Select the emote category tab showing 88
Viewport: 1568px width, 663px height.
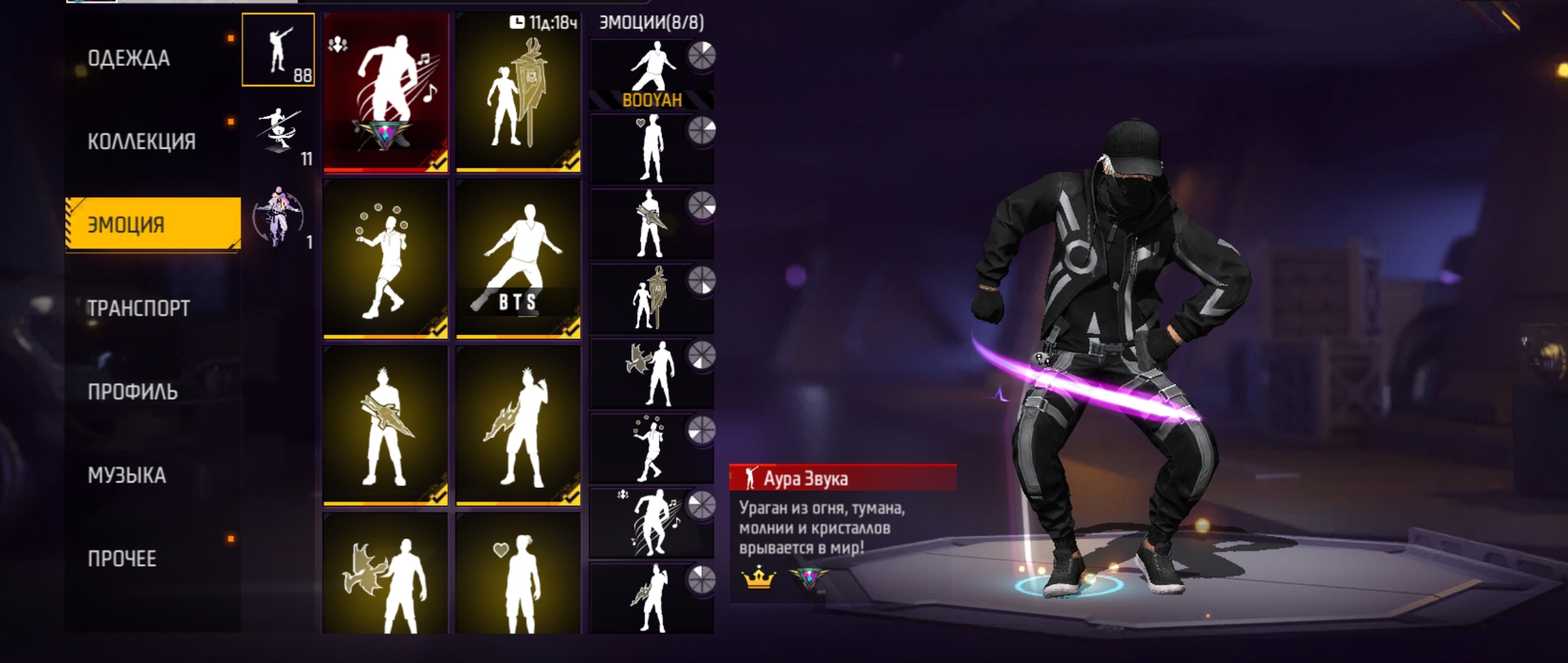coord(278,51)
